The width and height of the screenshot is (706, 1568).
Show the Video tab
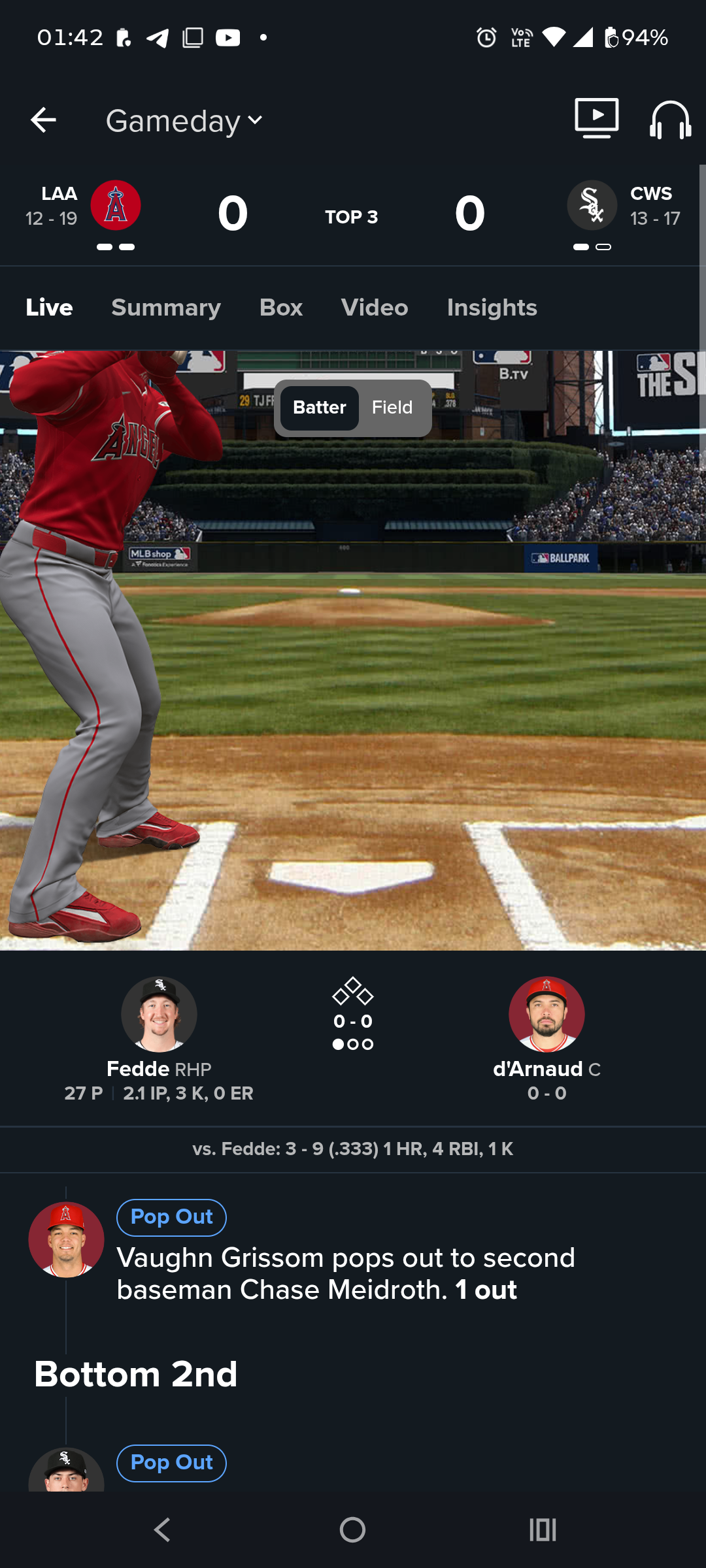pyautogui.click(x=375, y=308)
